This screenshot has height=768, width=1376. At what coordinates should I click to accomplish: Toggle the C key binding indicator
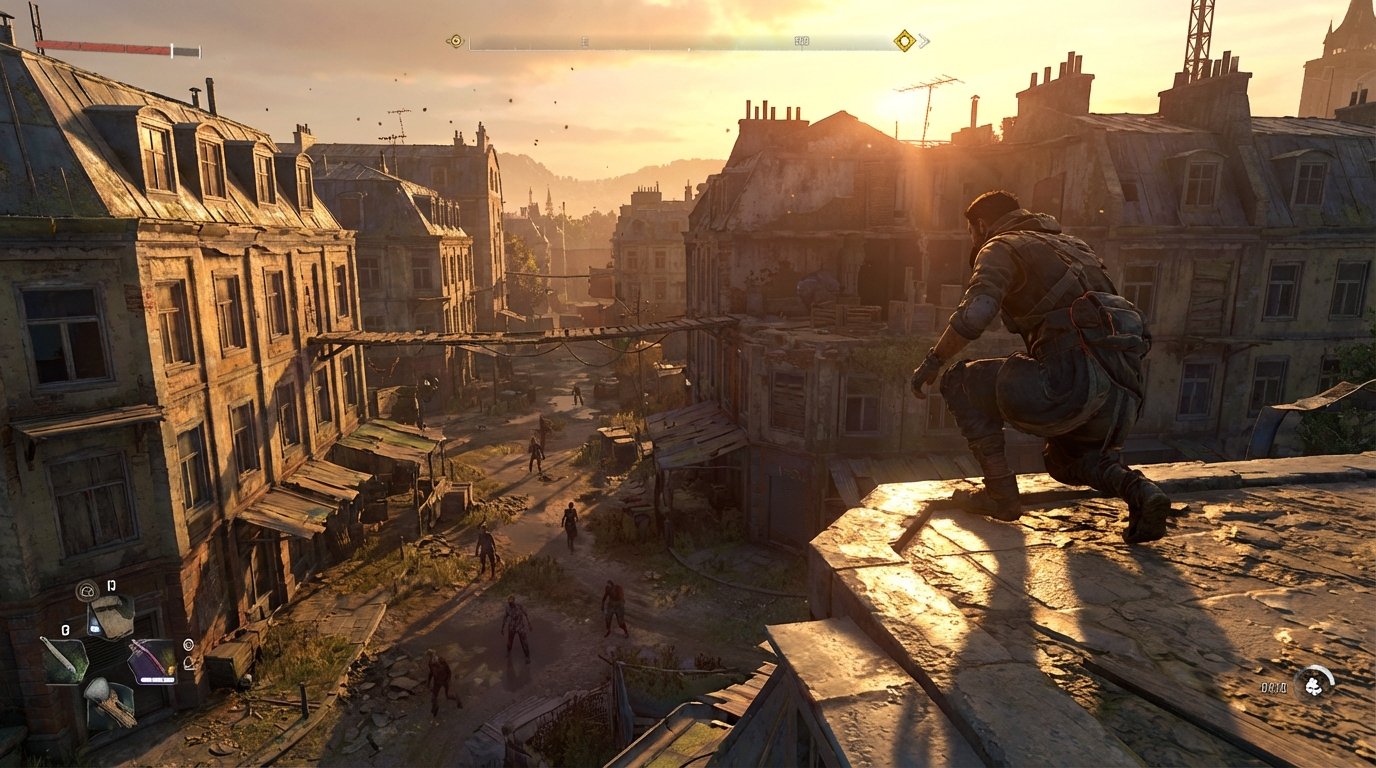[65, 629]
